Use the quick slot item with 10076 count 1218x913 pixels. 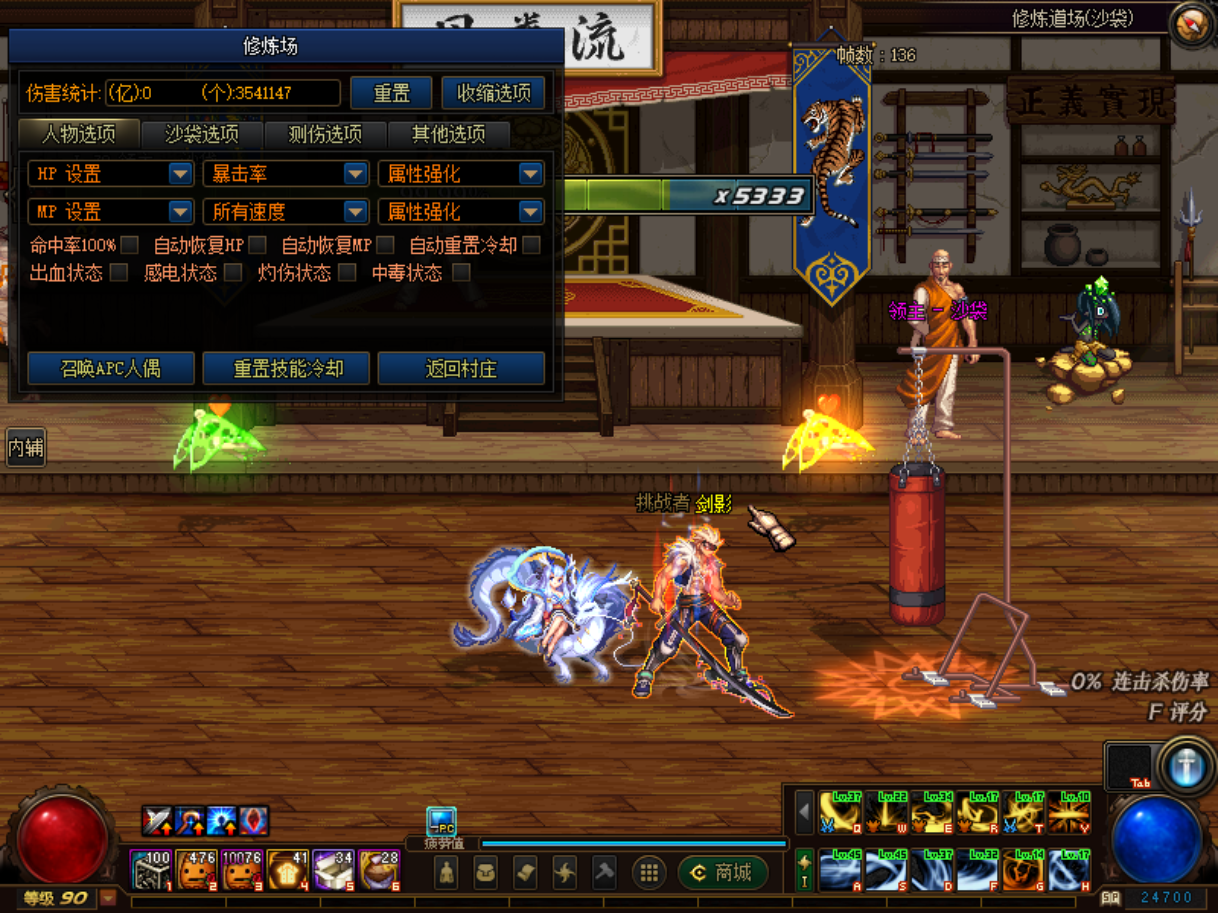[241, 871]
